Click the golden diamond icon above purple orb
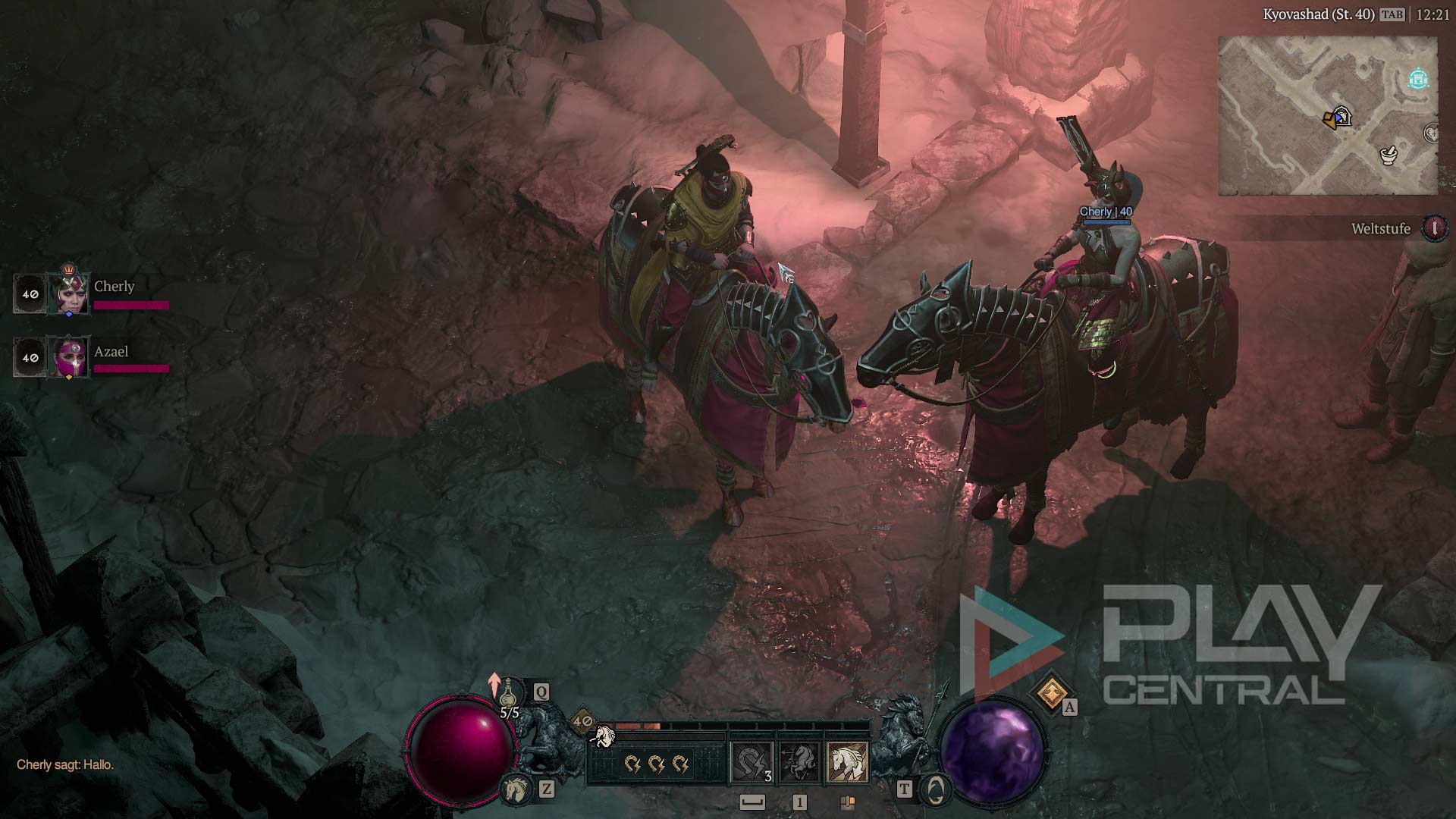This screenshot has width=1456, height=819. pyautogui.click(x=1051, y=692)
